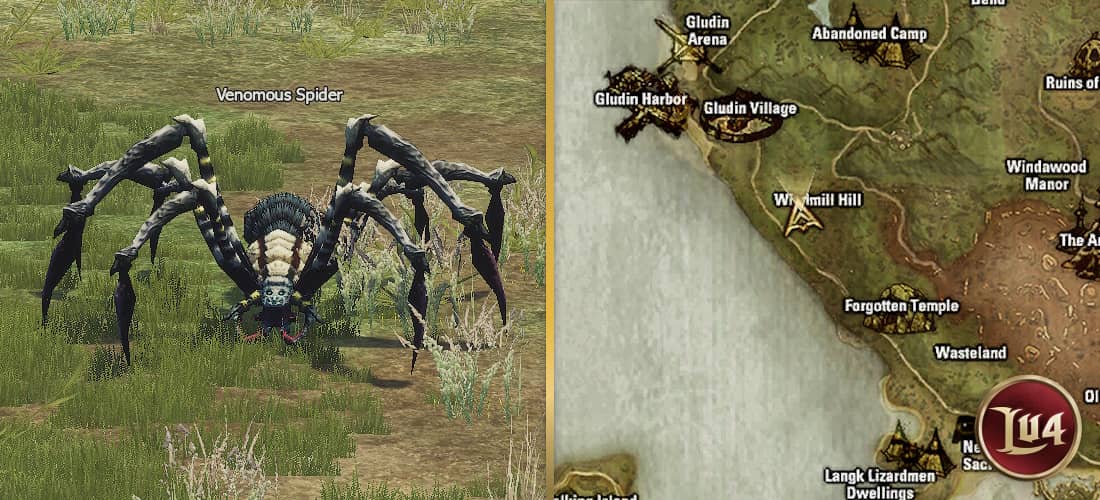Choose the Wasteland label on the map
Viewport: 1100px width, 500px height.
click(x=970, y=352)
